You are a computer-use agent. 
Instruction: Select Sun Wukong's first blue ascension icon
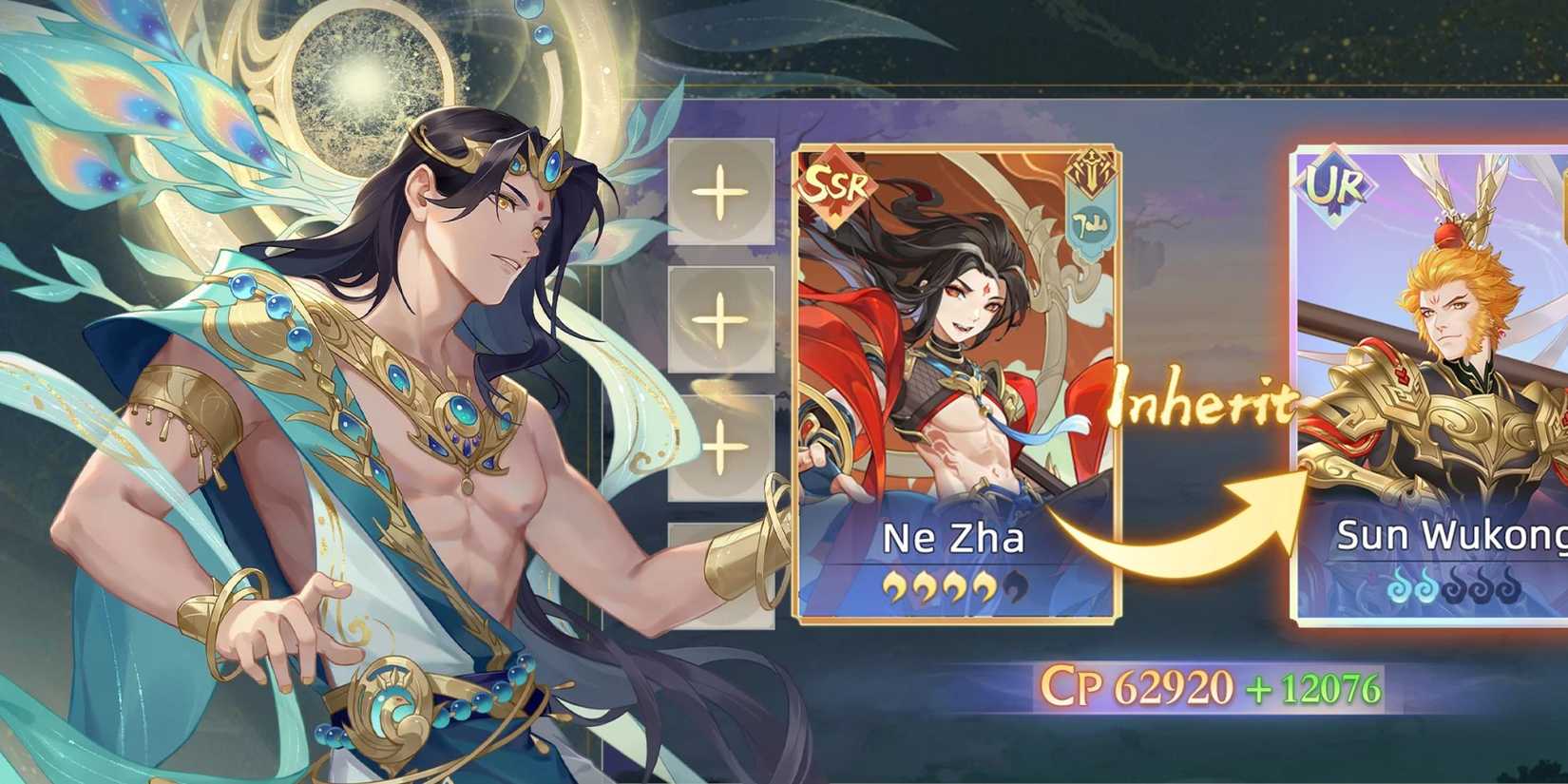[x=1399, y=585]
